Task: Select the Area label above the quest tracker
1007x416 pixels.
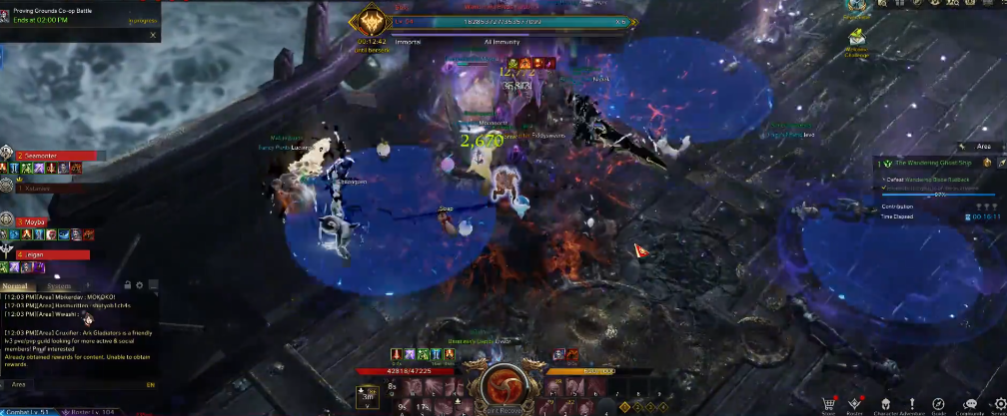Action: coord(983,146)
